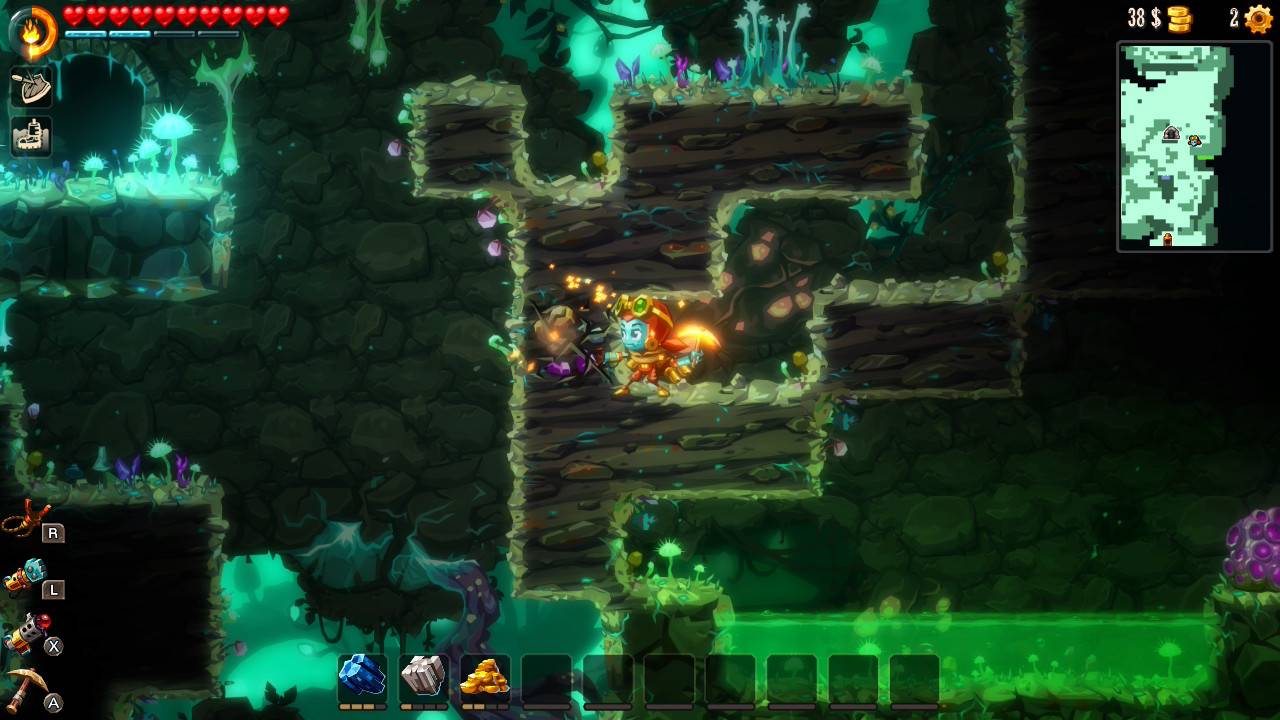Click the shovel dig icon
This screenshot has height=720, width=1280.
coord(31,87)
